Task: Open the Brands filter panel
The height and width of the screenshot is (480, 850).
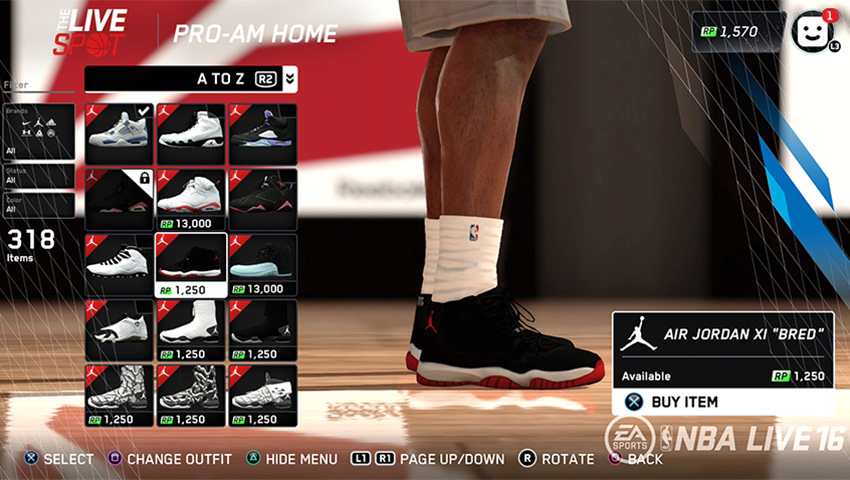Action: pos(39,131)
